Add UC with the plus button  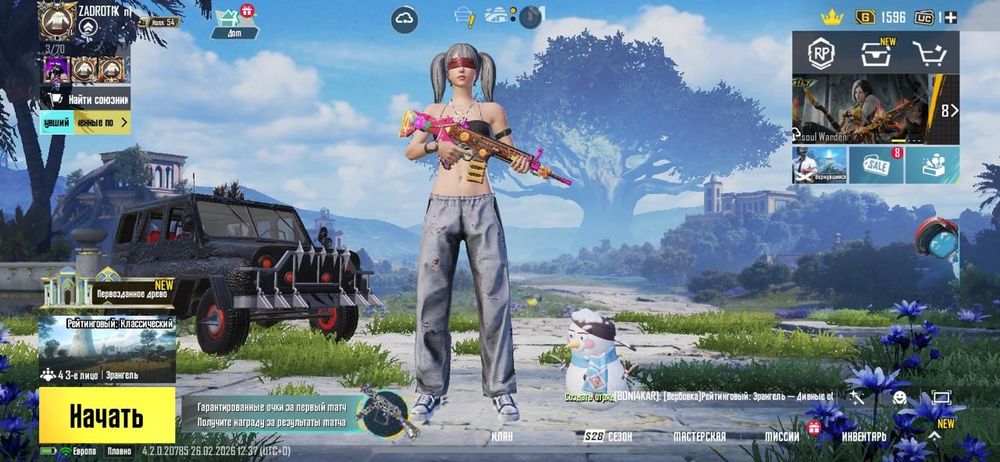[950, 17]
